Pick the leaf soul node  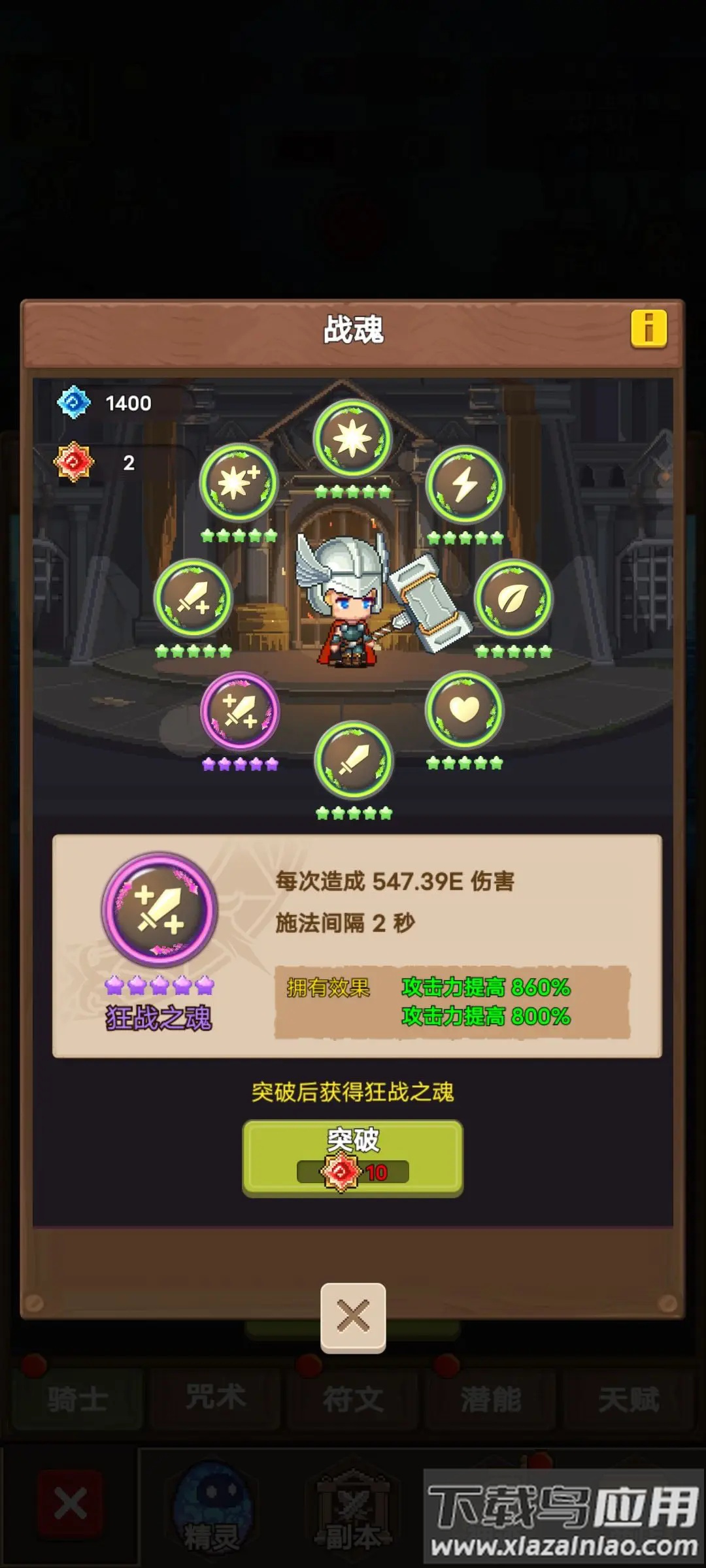point(513,598)
